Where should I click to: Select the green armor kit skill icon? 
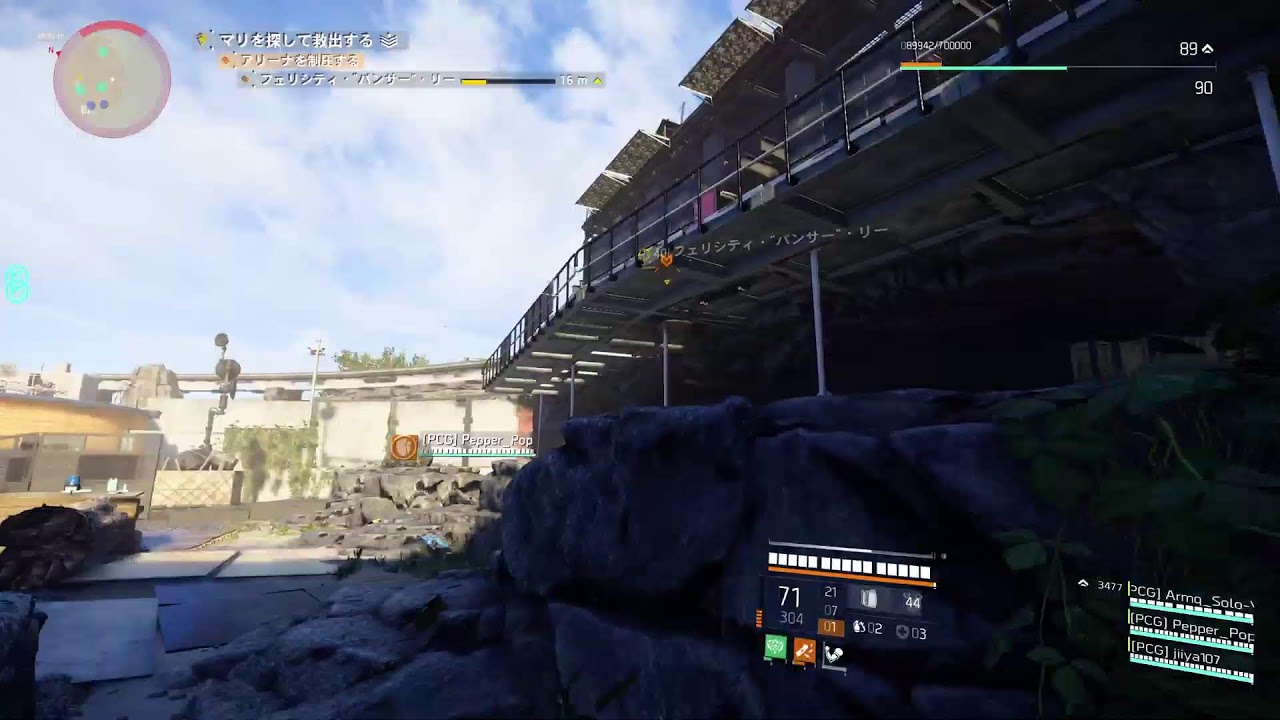point(775,648)
